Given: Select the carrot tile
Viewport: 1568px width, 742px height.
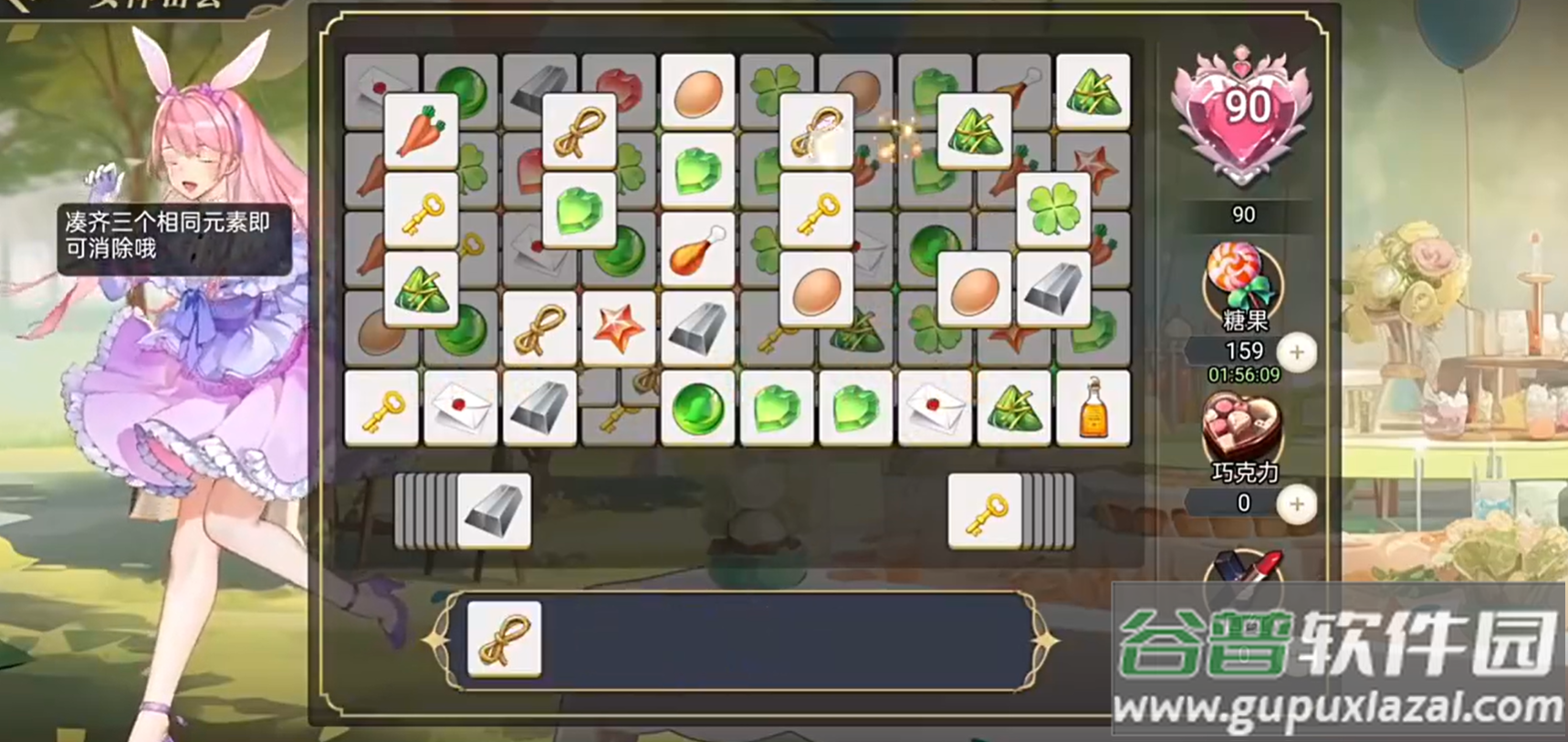Looking at the screenshot, I should click(421, 131).
